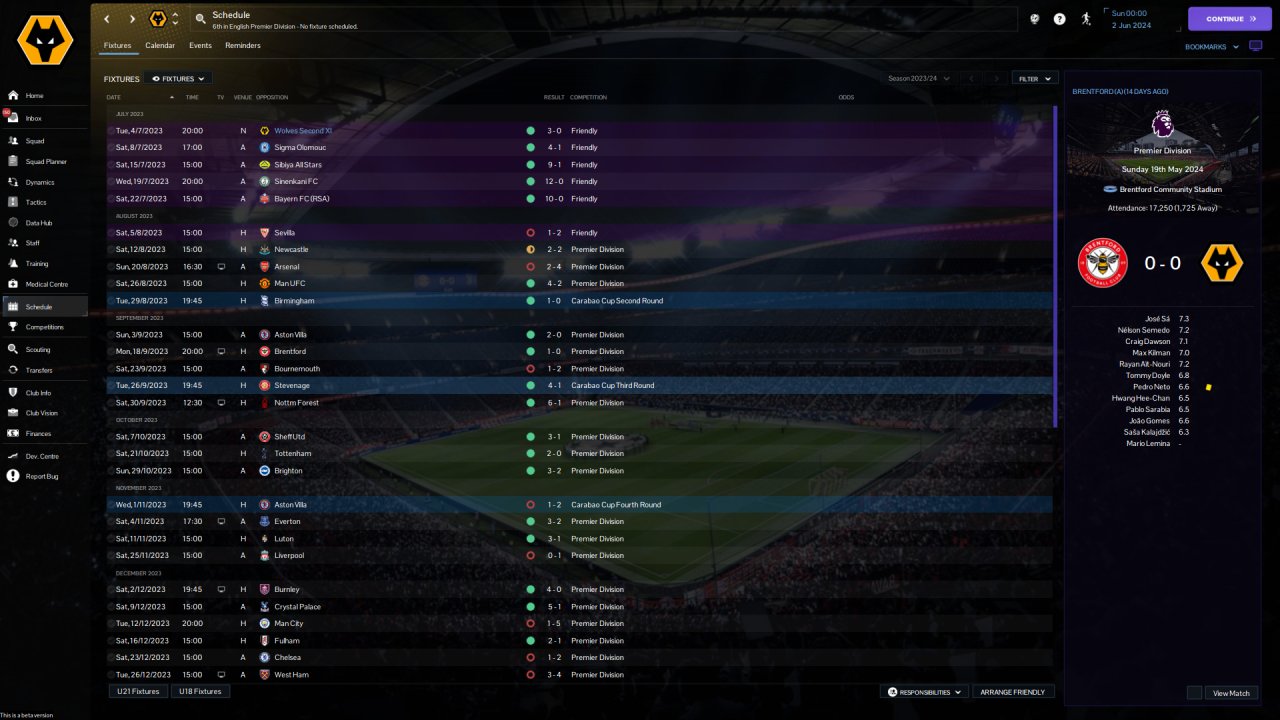1280x720 pixels.
Task: Go to the Tactics screen
Action: pos(36,202)
